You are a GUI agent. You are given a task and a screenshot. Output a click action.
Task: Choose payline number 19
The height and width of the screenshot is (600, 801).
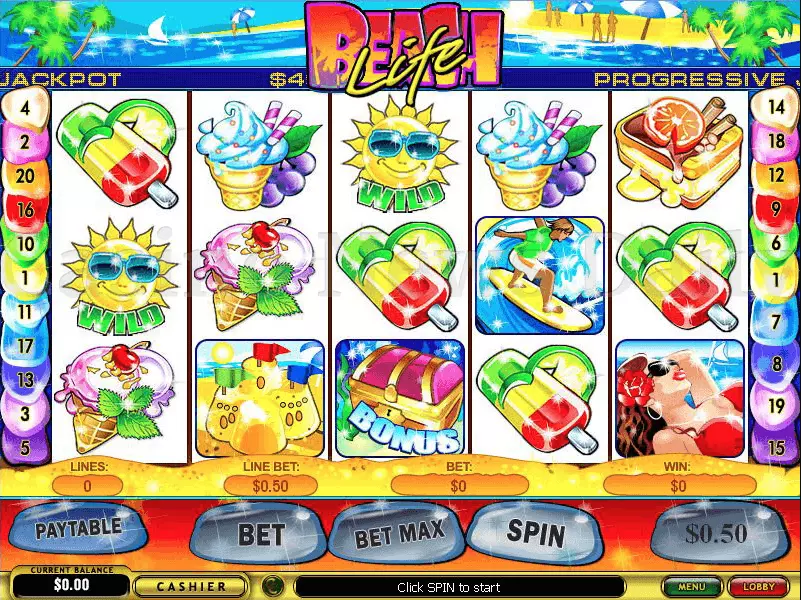[777, 405]
